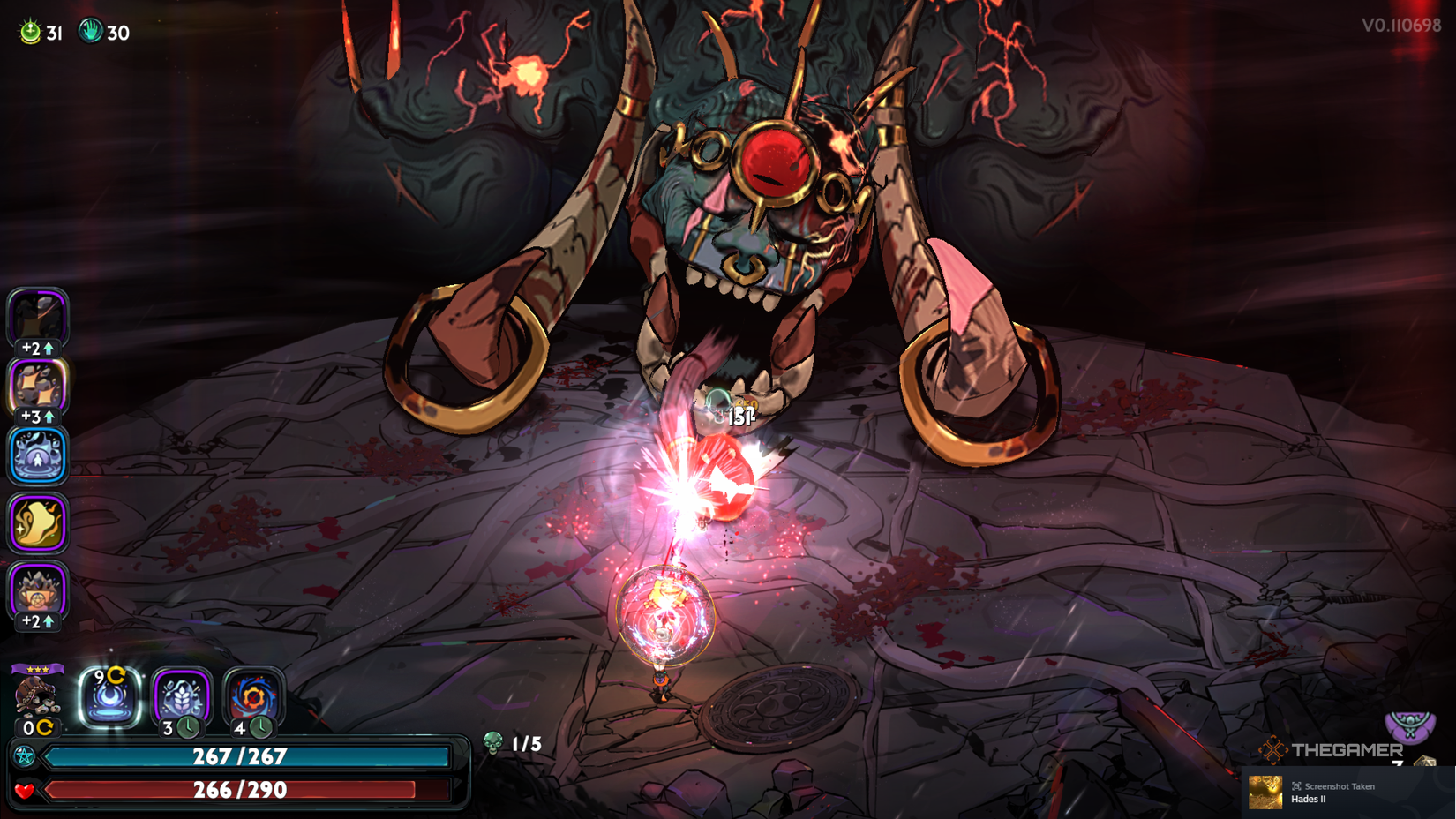The height and width of the screenshot is (819, 1456).
Task: Click the pentagram icon on the Magick bar
Action: (26, 755)
